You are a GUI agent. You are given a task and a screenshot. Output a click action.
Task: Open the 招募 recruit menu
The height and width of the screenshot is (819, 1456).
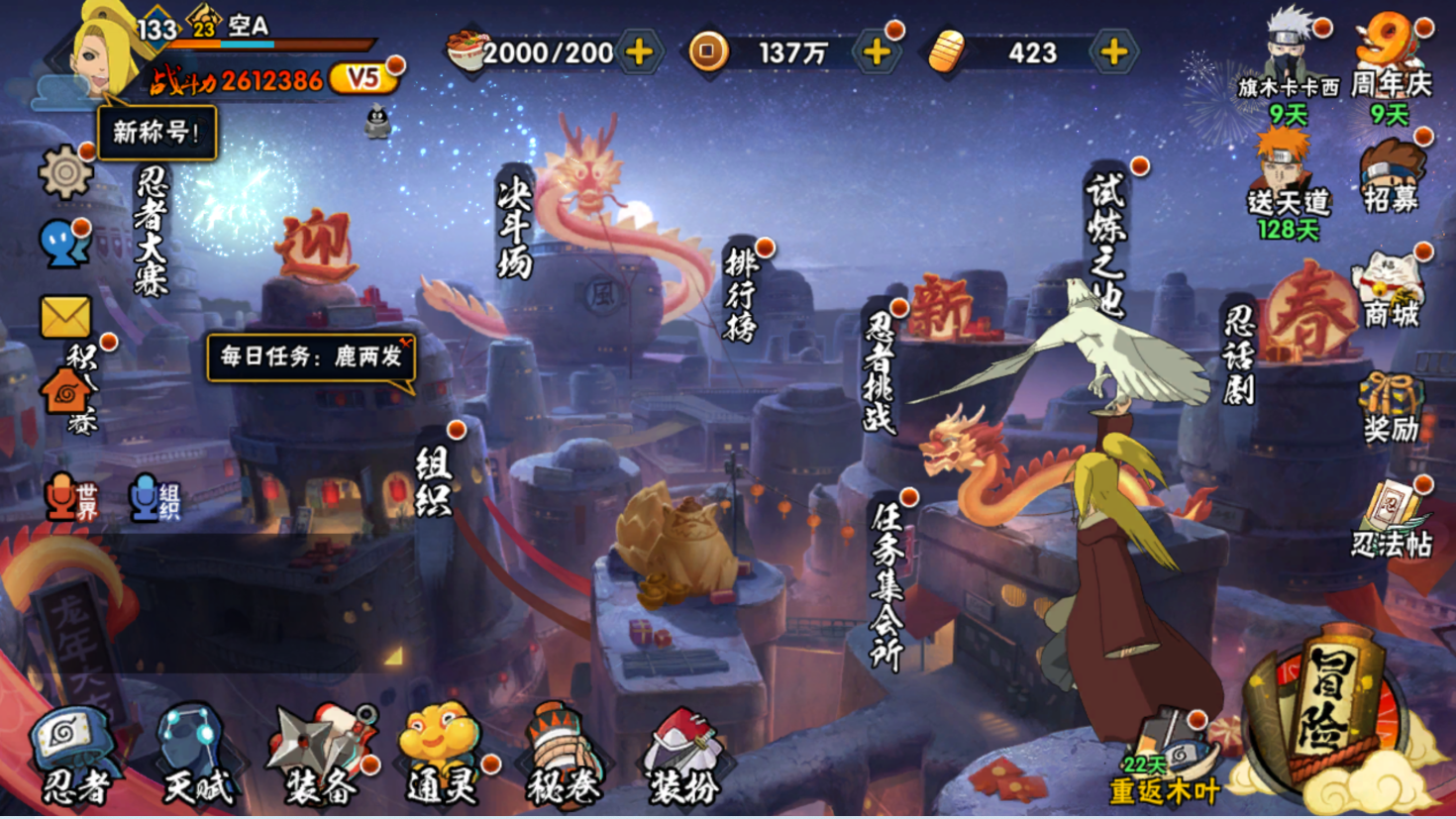1392,178
